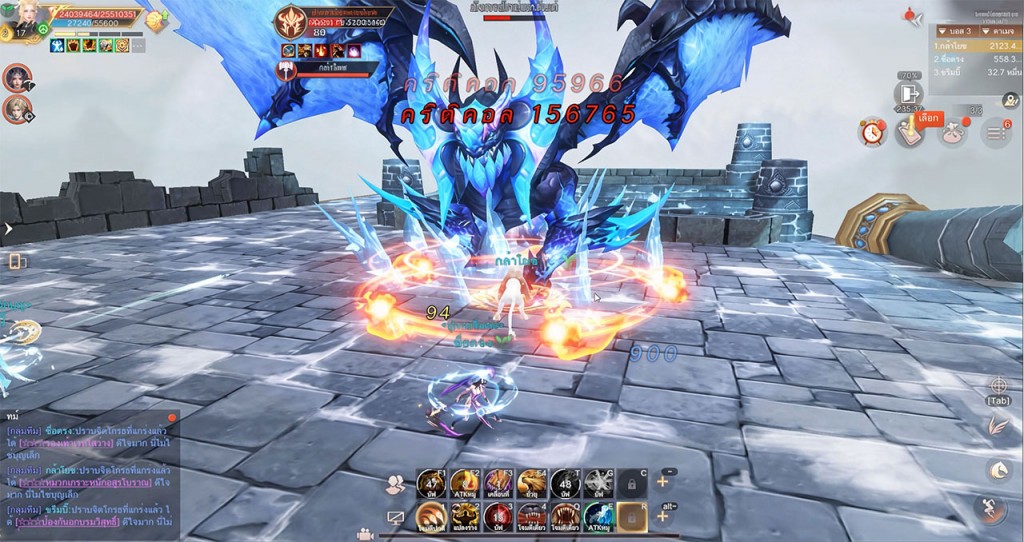Click the dungeon exit door icon
Image resolution: width=1024 pixels, height=542 pixels.
tap(908, 93)
